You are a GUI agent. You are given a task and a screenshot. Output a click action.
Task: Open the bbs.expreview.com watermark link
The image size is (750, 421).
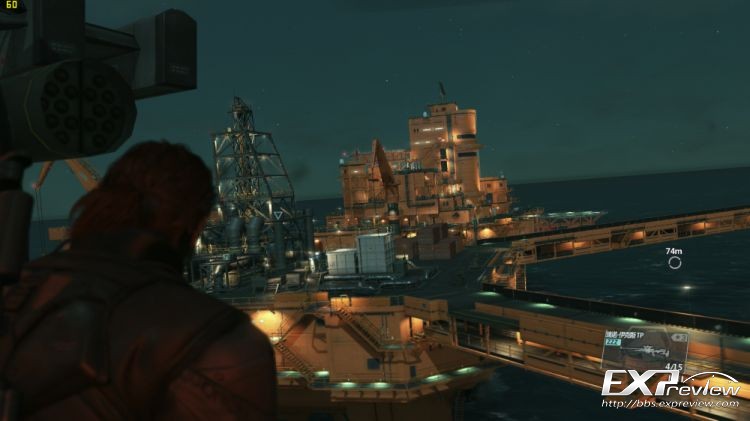pos(672,404)
